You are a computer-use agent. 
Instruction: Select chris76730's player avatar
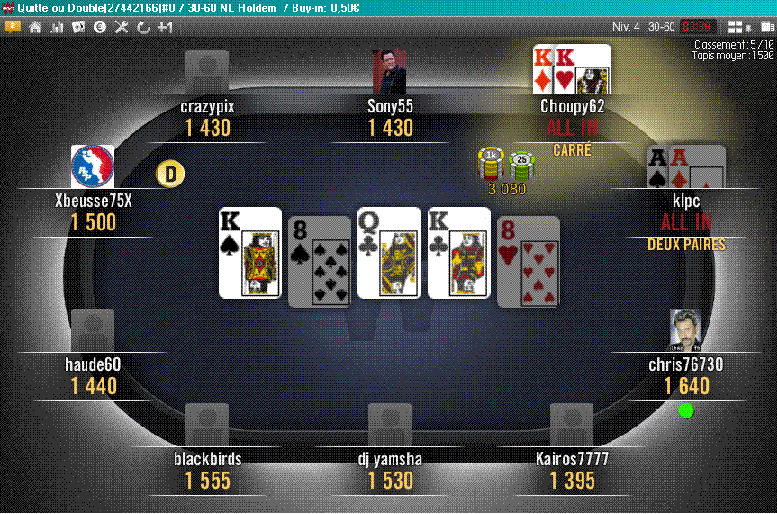click(x=685, y=331)
